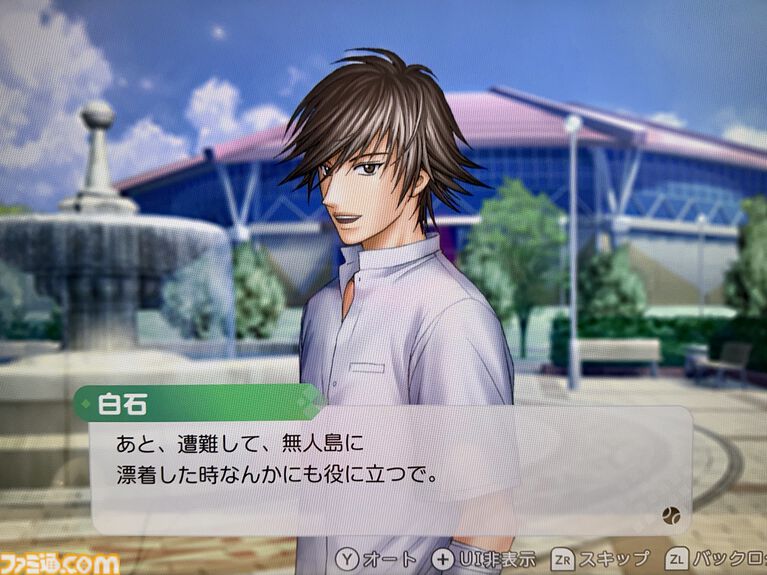Image resolution: width=767 pixels, height=575 pixels.
Task: Click the tennis ball continue indicator
Action: coord(670,515)
